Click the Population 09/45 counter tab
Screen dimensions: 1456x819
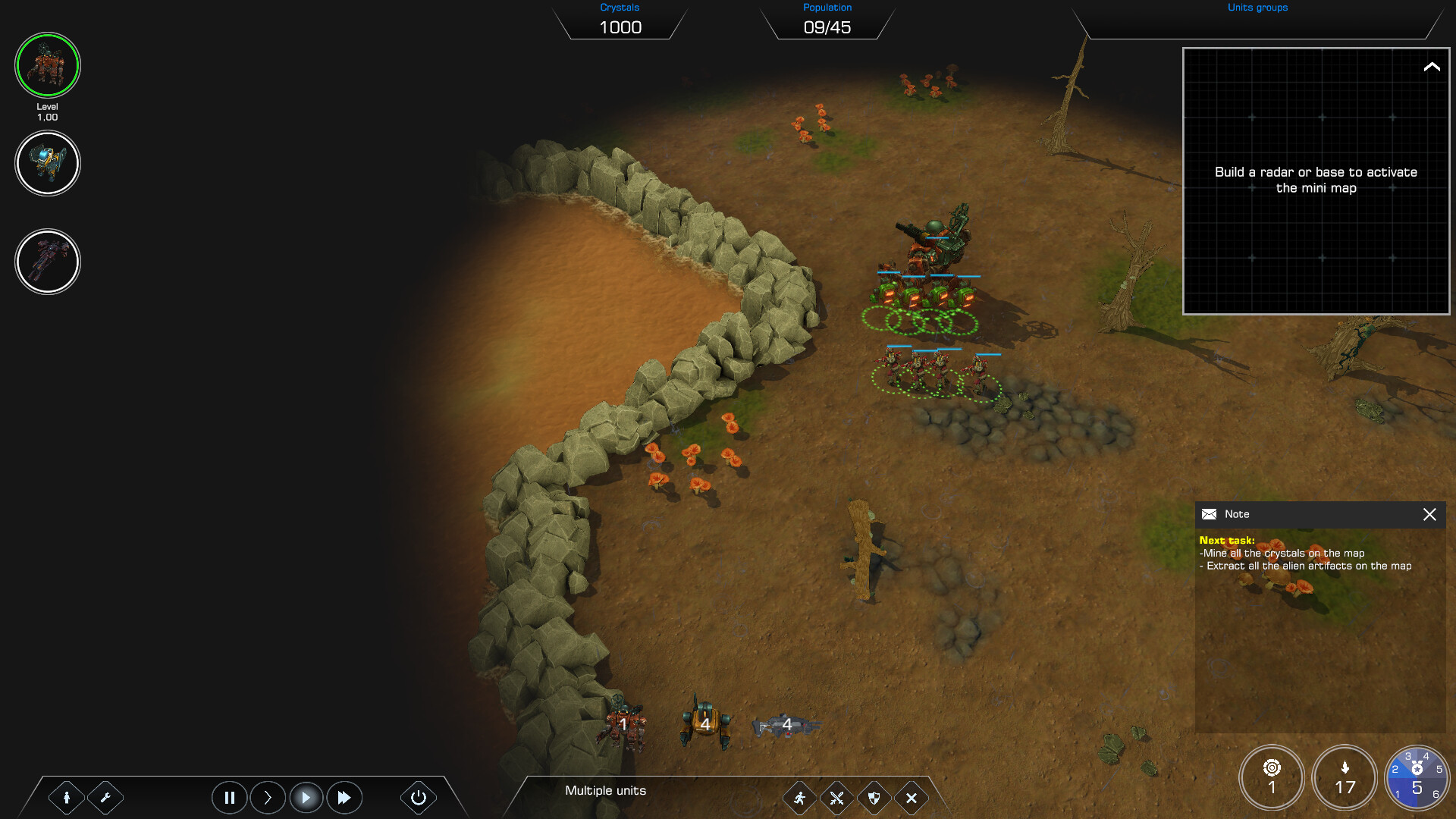point(827,21)
